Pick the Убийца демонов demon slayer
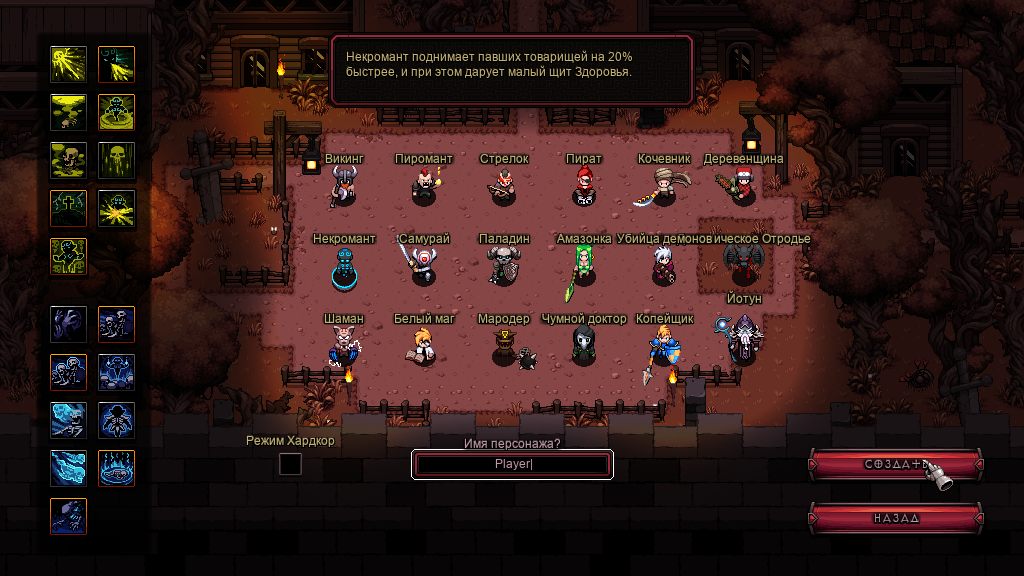The height and width of the screenshot is (576, 1024). 663,267
